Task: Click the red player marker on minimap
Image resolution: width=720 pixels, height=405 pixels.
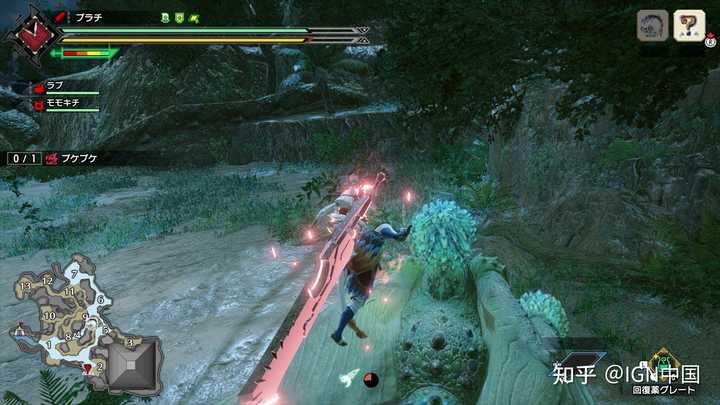Action: click(89, 367)
